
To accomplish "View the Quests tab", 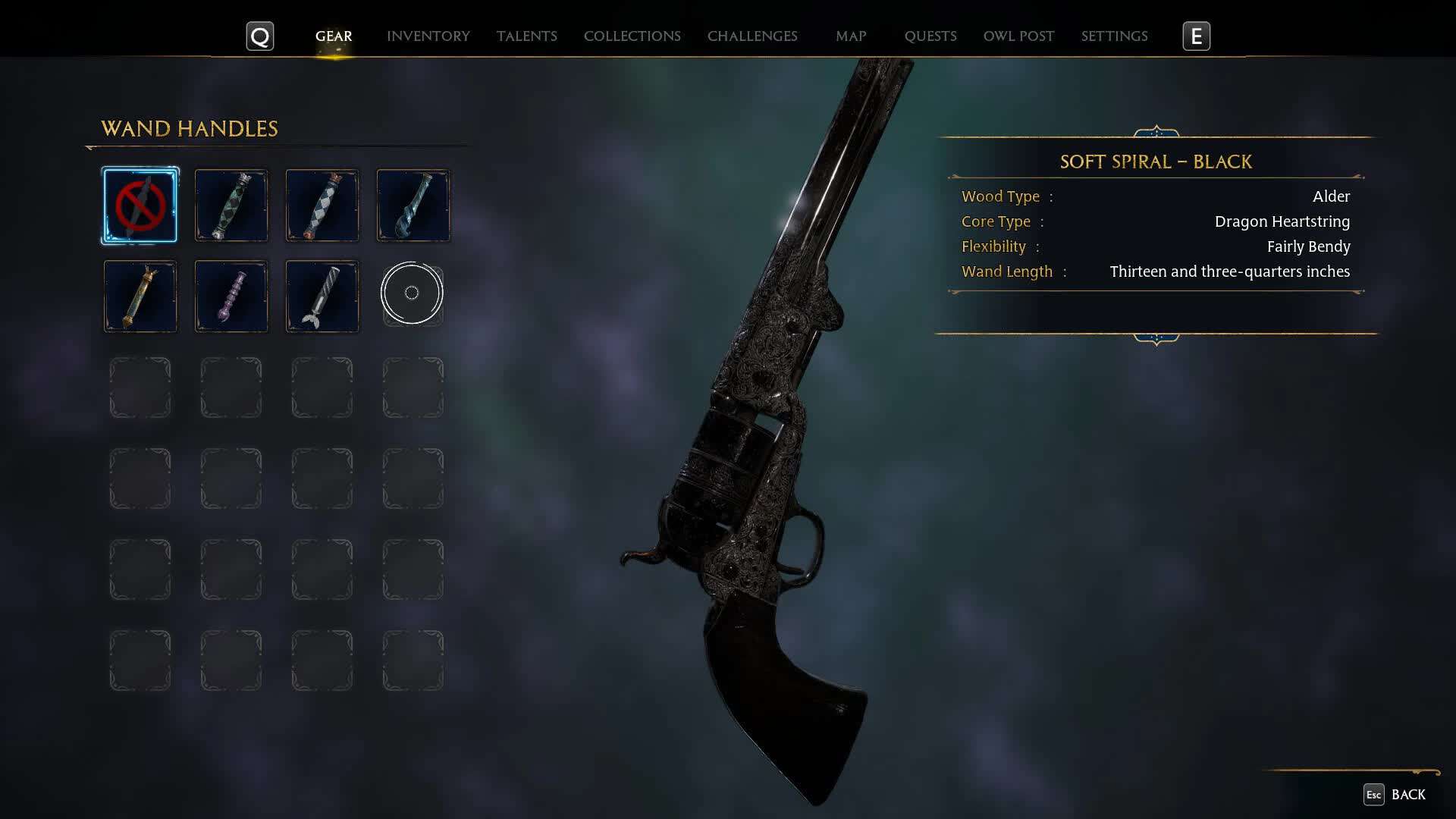I will click(x=930, y=36).
